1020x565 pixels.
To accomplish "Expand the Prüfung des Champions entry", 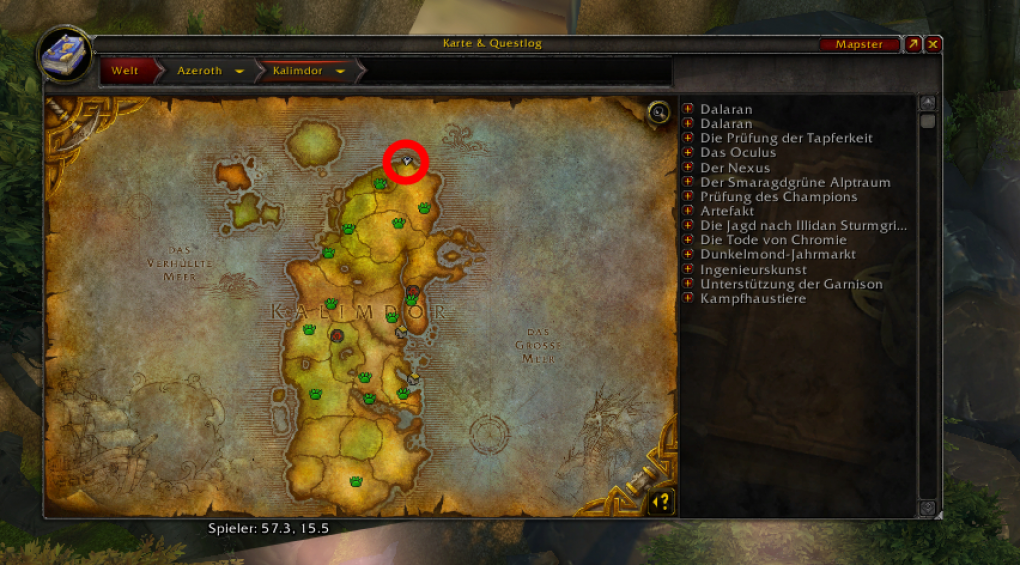I will [688, 197].
